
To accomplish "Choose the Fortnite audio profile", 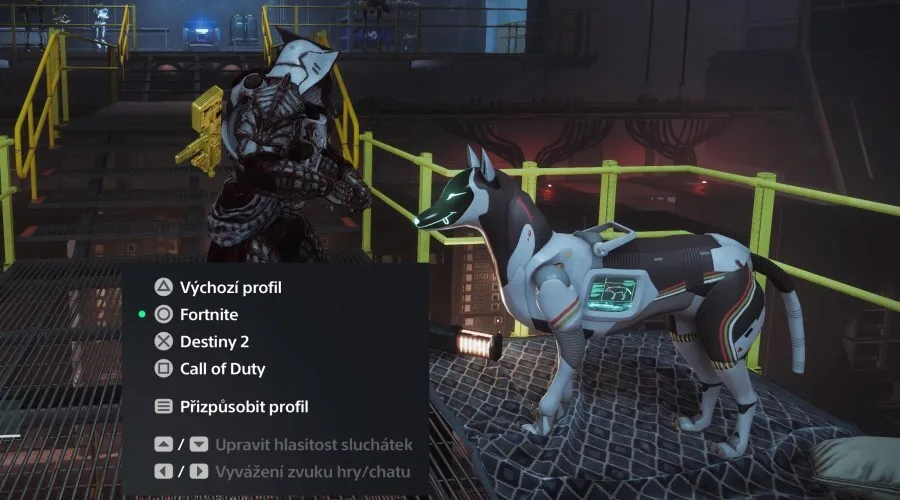I will tap(210, 314).
